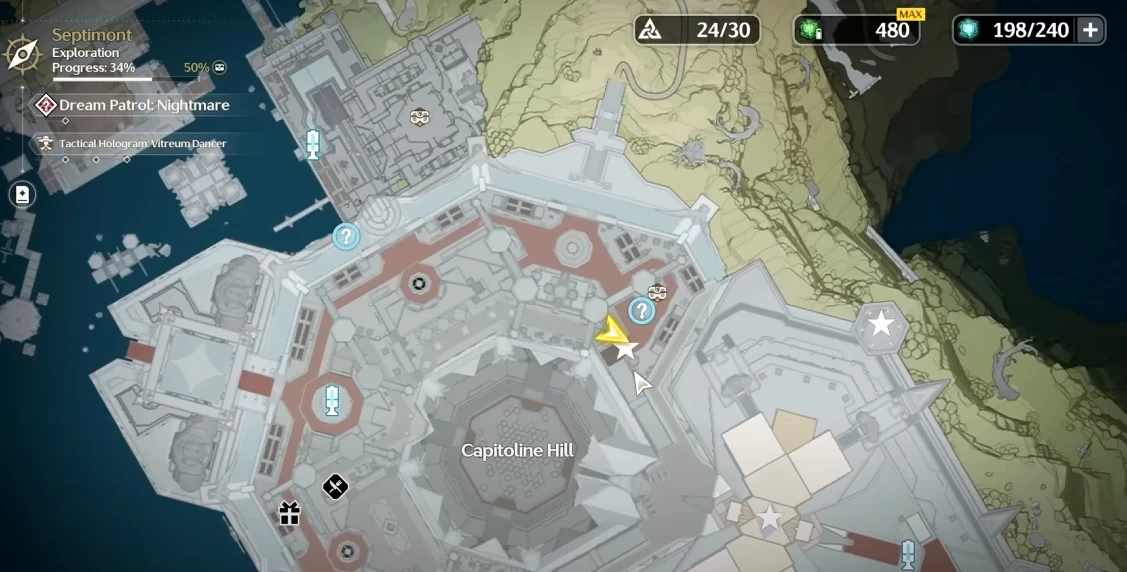Viewport: 1127px width, 572px height.
Task: Click the black diamond map marker
Action: (335, 488)
